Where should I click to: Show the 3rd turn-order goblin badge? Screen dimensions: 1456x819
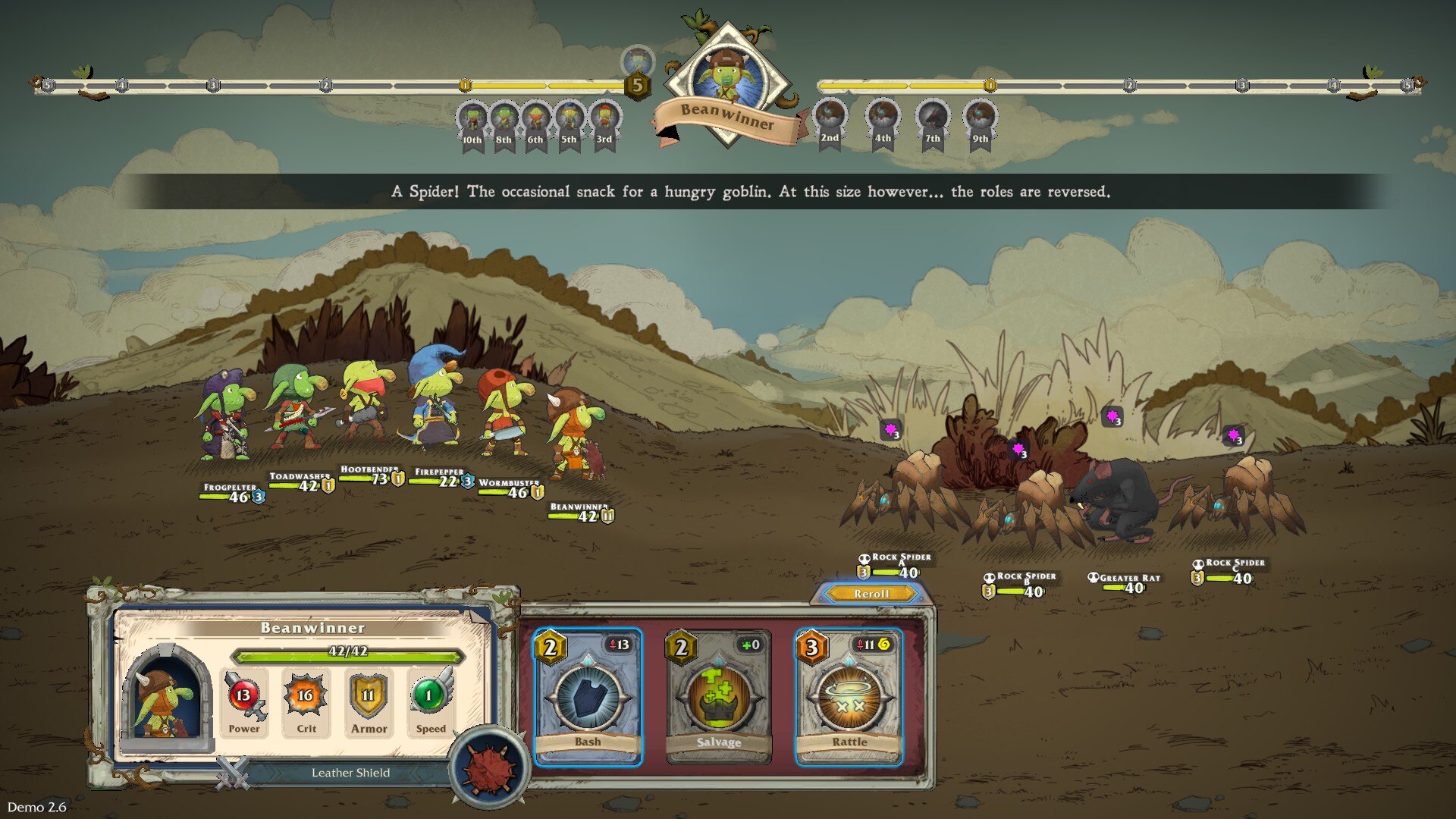[604, 124]
